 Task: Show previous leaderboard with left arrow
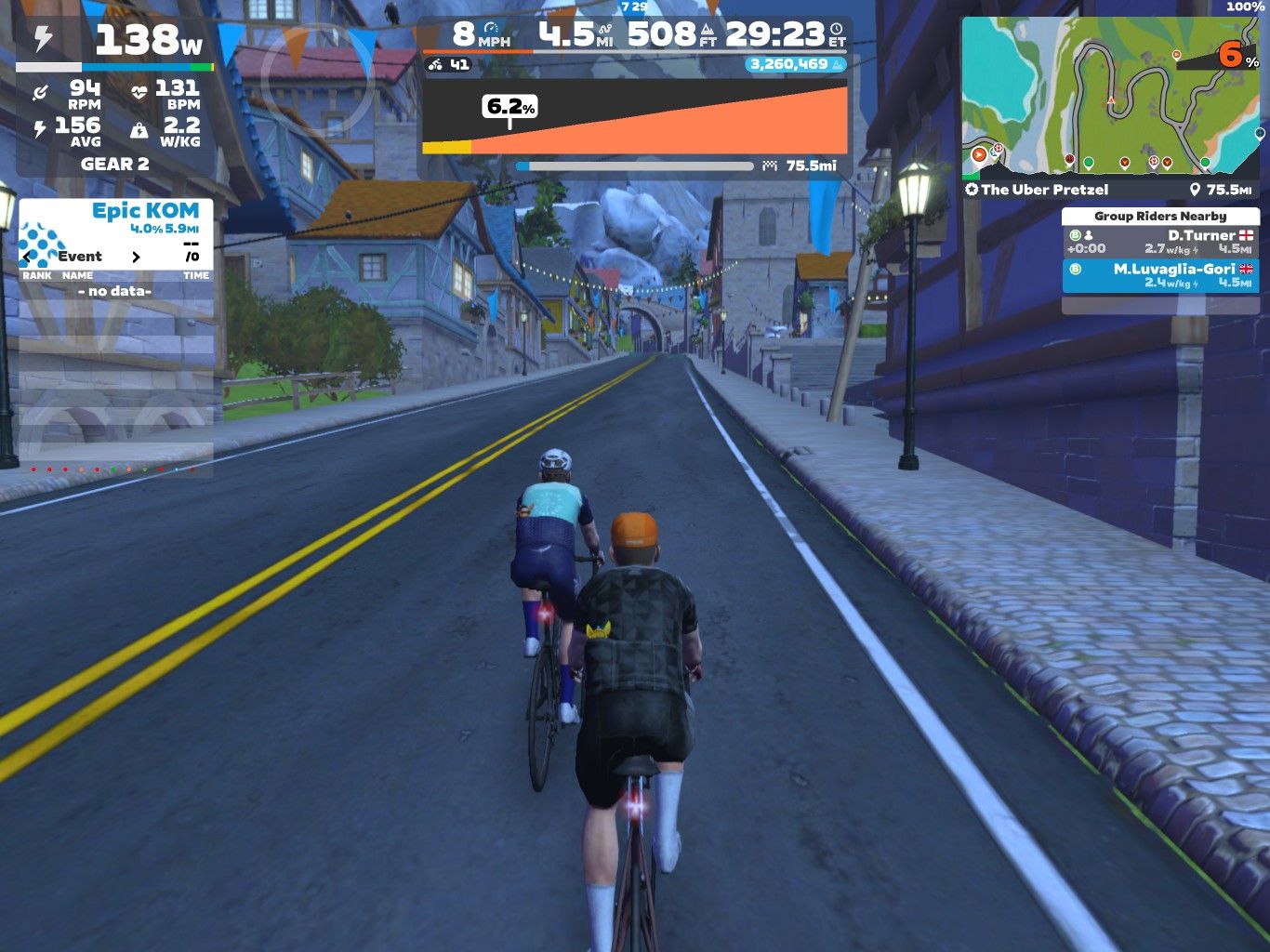point(27,257)
